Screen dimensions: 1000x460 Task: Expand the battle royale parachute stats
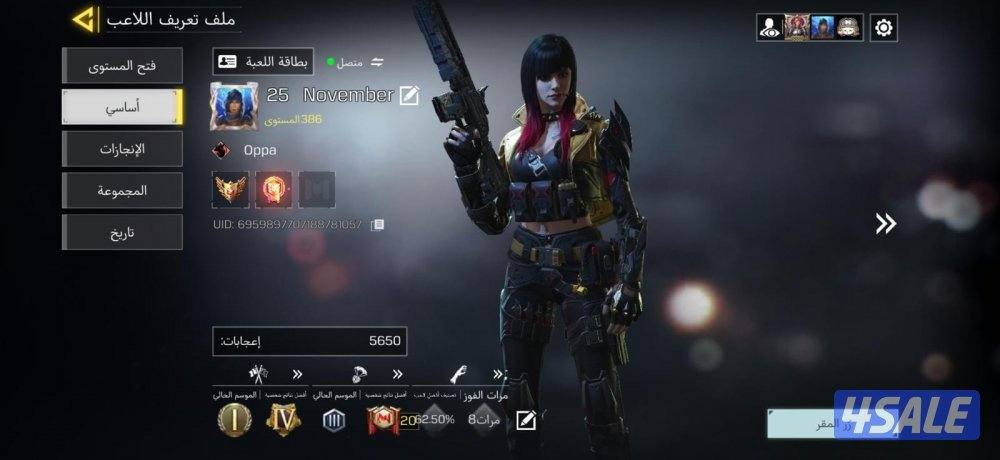[397, 374]
